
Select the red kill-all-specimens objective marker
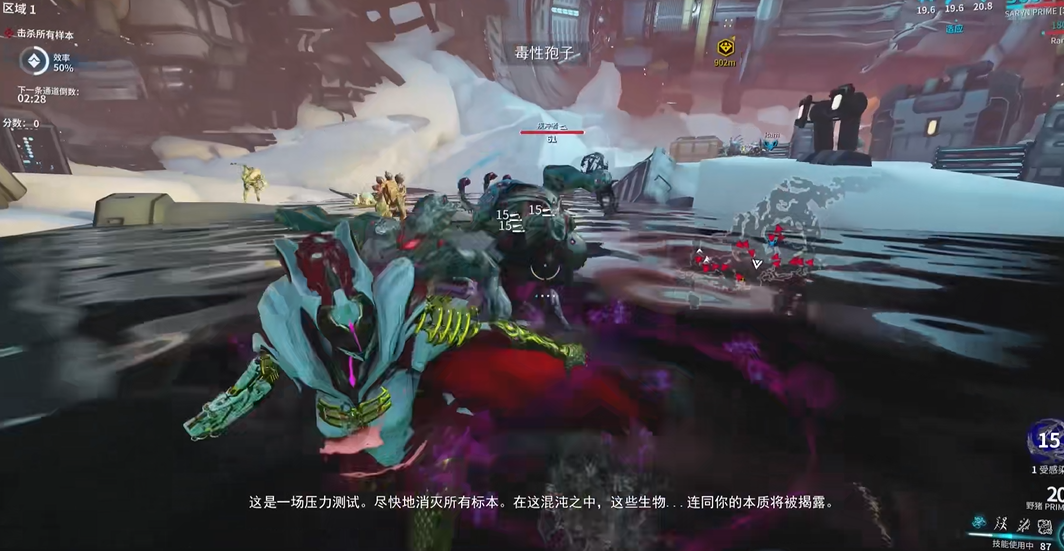coord(9,33)
